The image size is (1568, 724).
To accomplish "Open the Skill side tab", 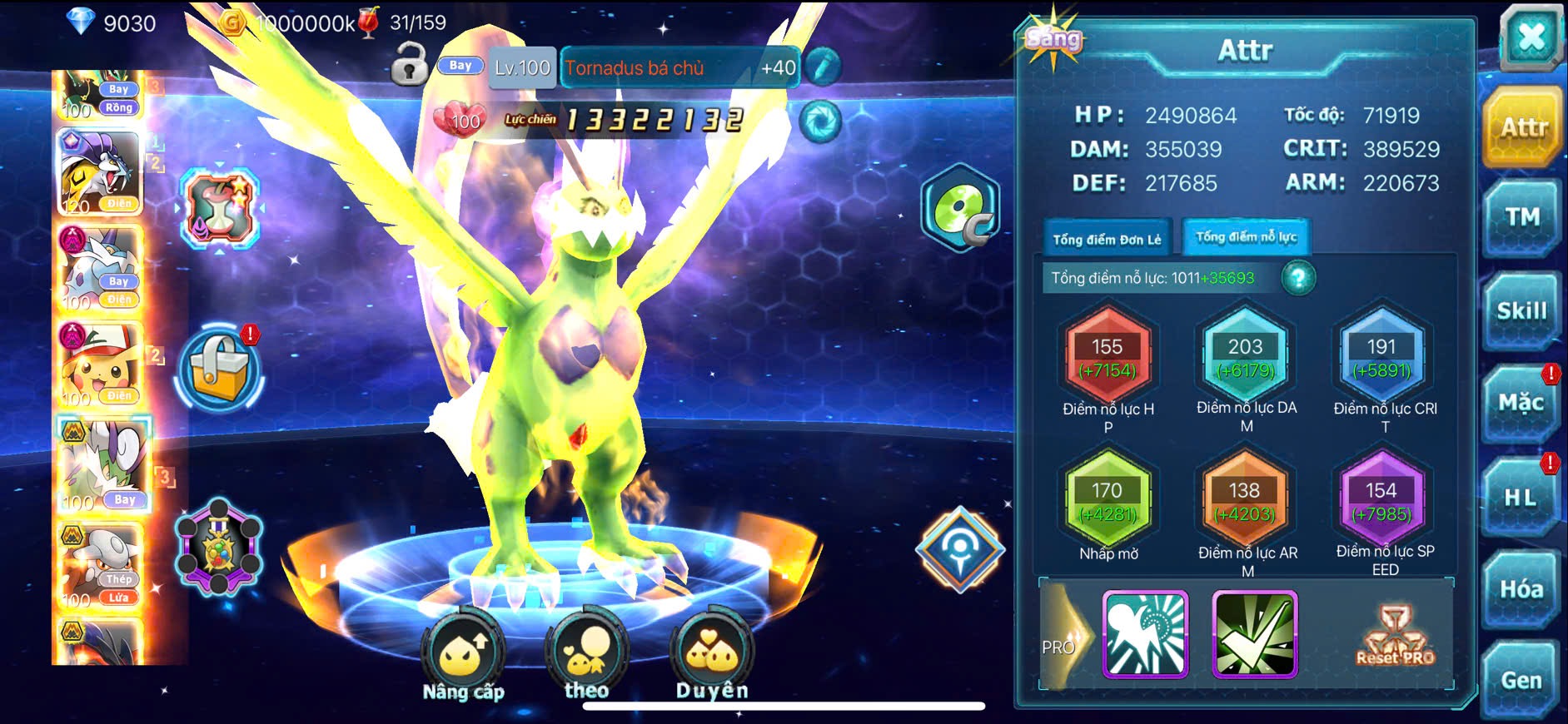I will tap(1521, 311).
